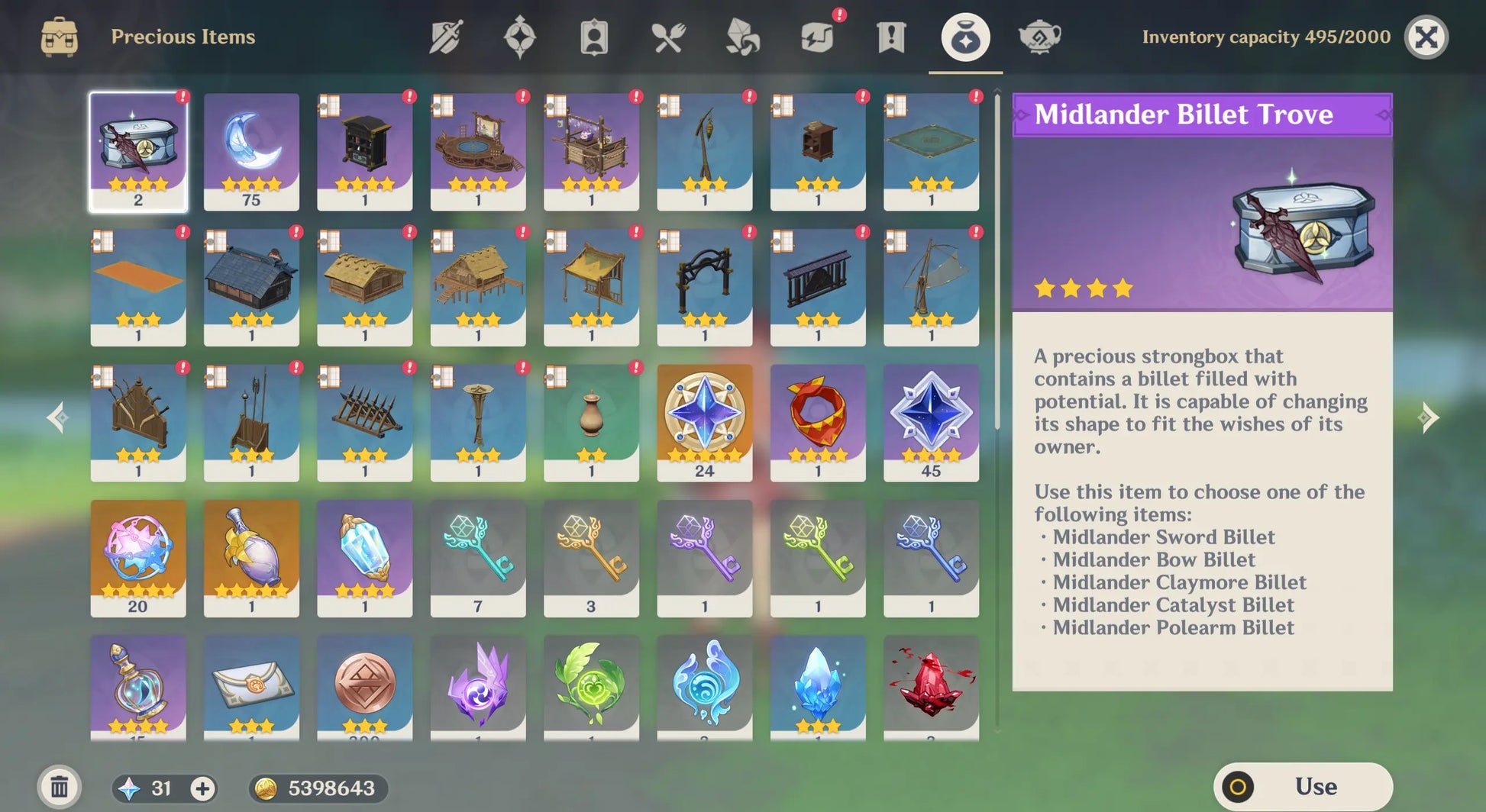Open the Quest items tab
The height and width of the screenshot is (812, 1486).
890,37
